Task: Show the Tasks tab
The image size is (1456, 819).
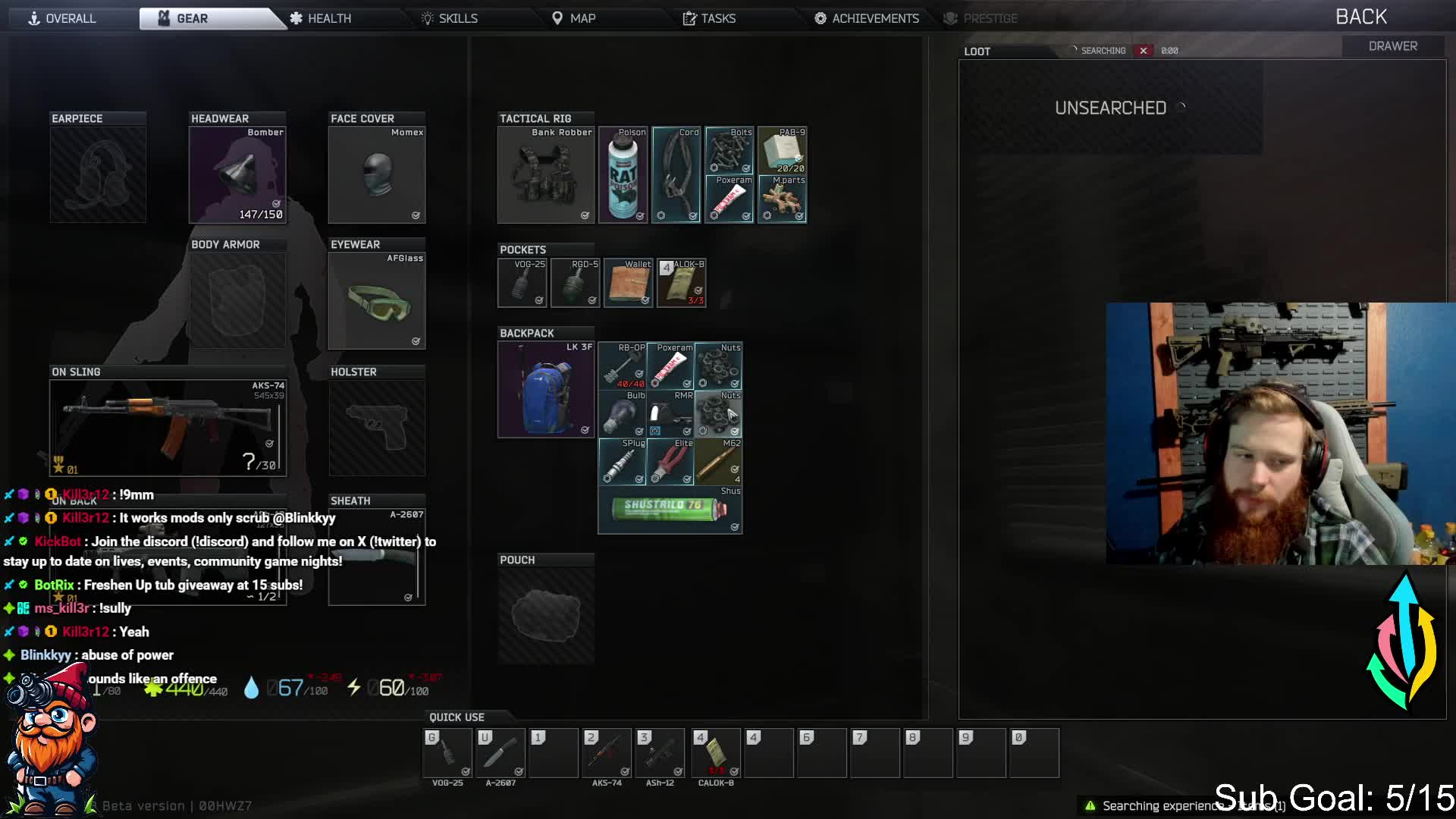Action: 709,18
